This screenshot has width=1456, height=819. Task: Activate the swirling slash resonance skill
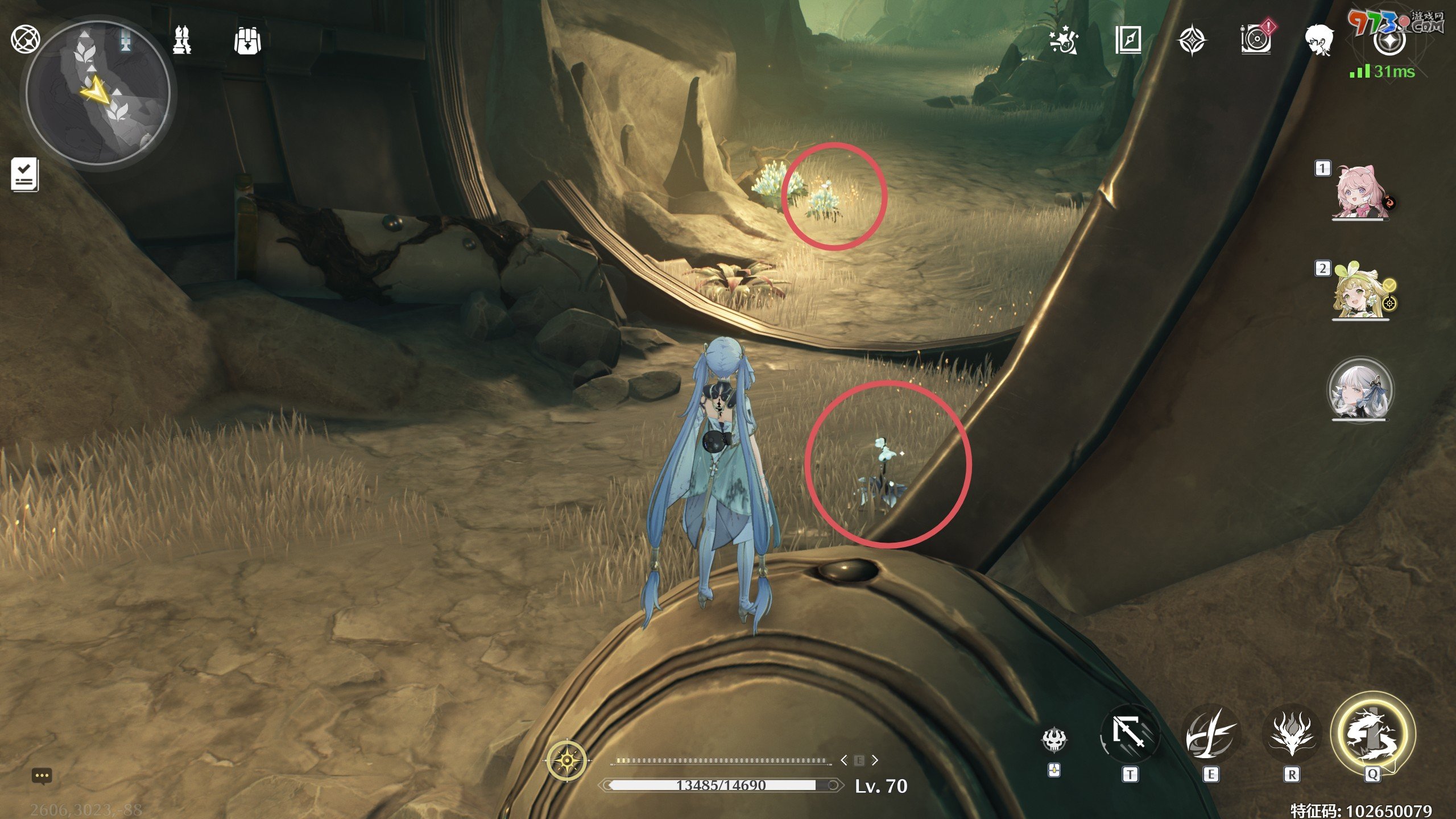1210,734
